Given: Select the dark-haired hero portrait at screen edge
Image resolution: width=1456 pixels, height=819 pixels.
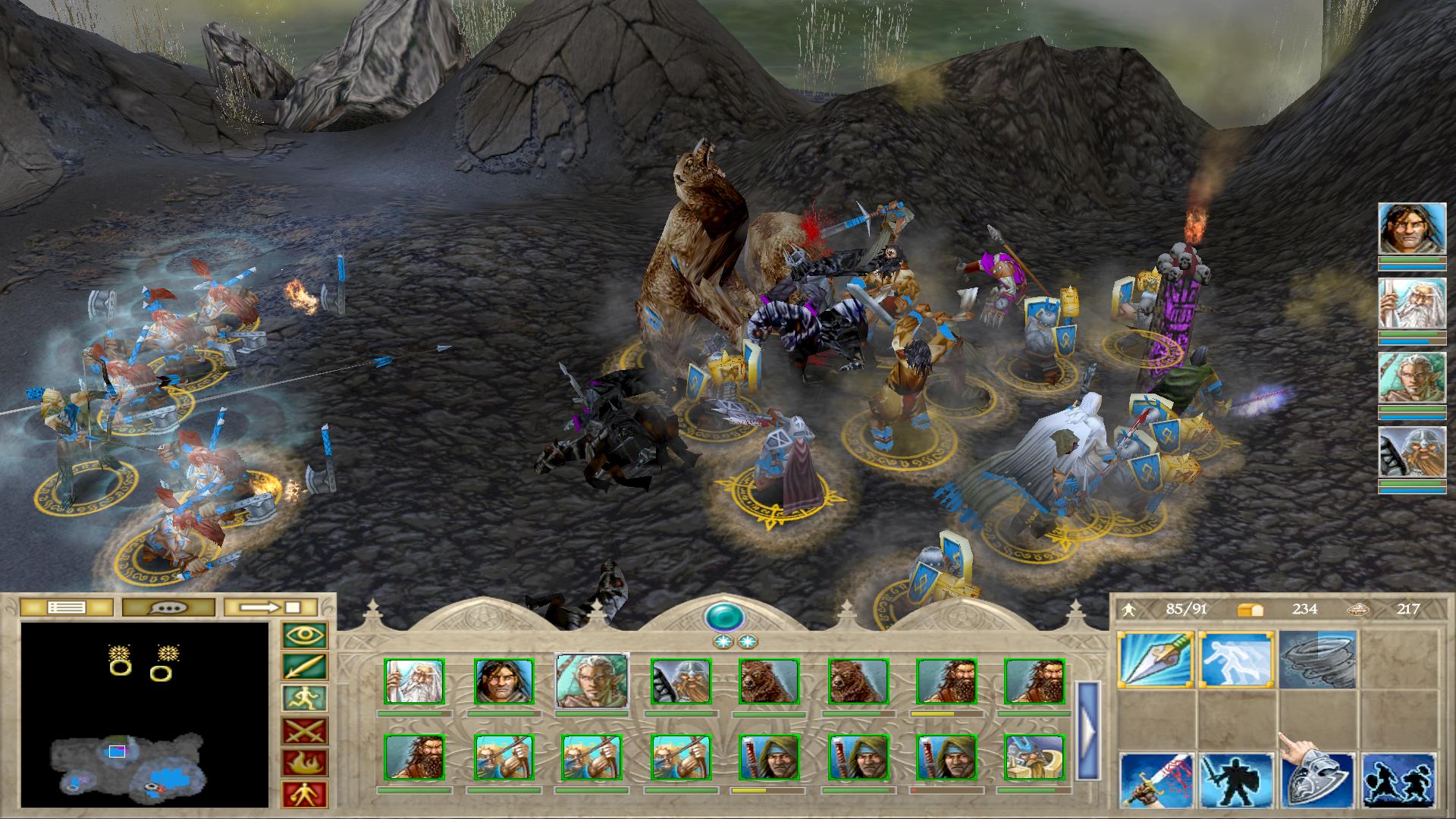Looking at the screenshot, I should 1411,227.
